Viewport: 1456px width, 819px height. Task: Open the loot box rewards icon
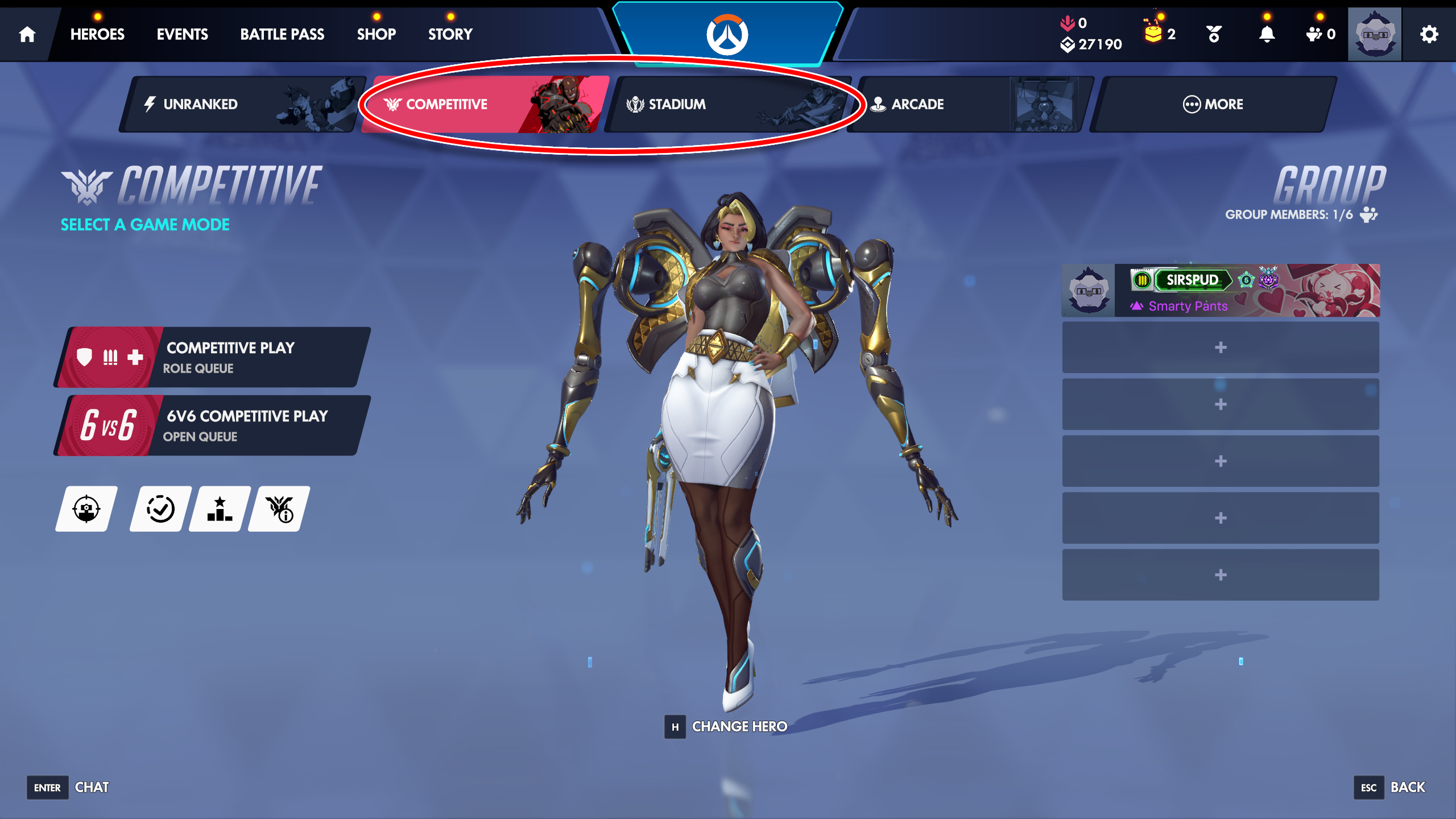point(1155,33)
